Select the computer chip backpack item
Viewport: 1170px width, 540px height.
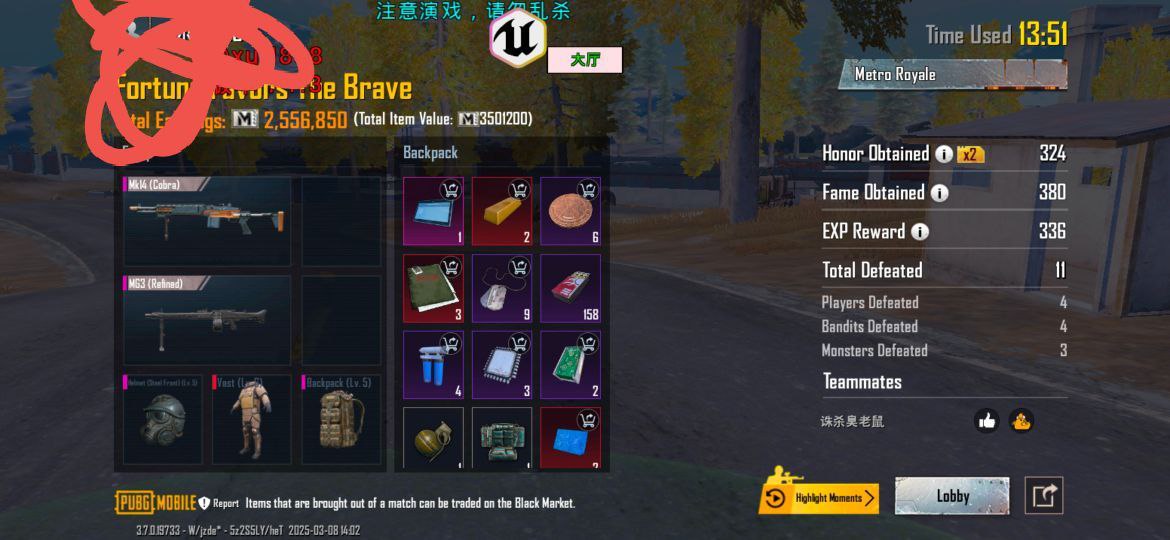(x=502, y=365)
